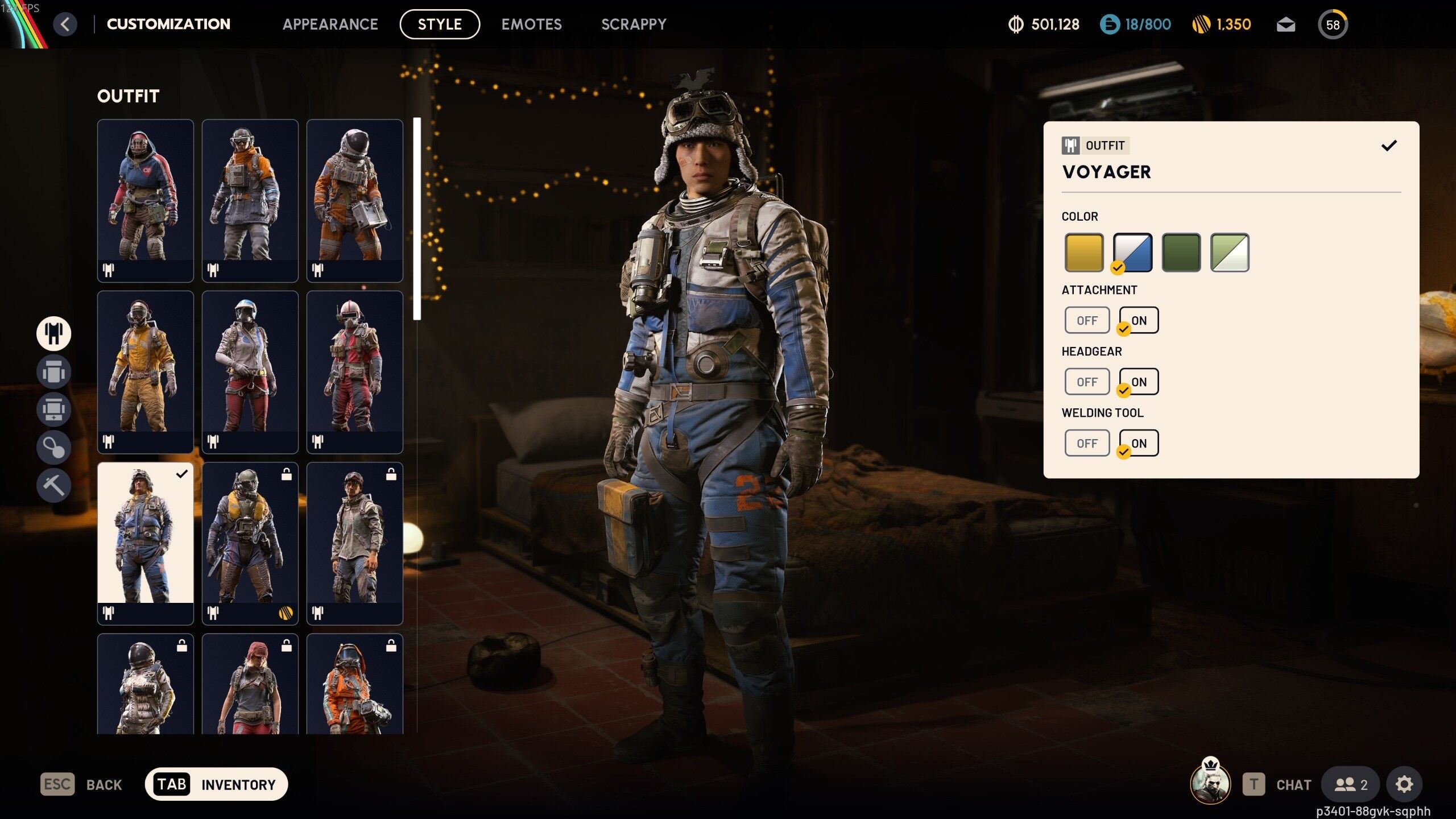Select the light green and white swatch
Screen dimensions: 1456x819
pyautogui.click(x=1229, y=252)
